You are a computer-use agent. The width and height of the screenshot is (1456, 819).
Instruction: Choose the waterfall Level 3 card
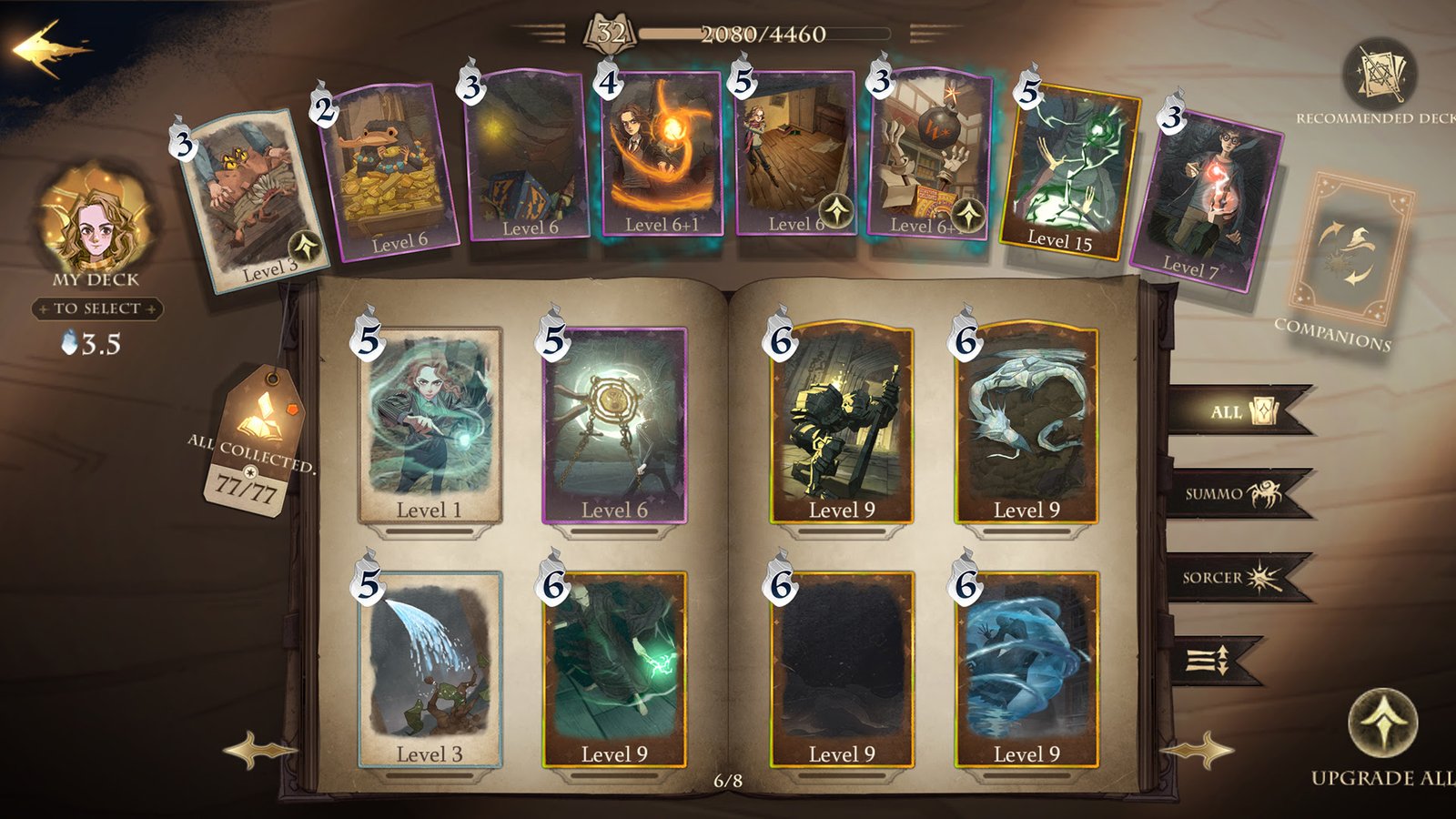(430, 668)
